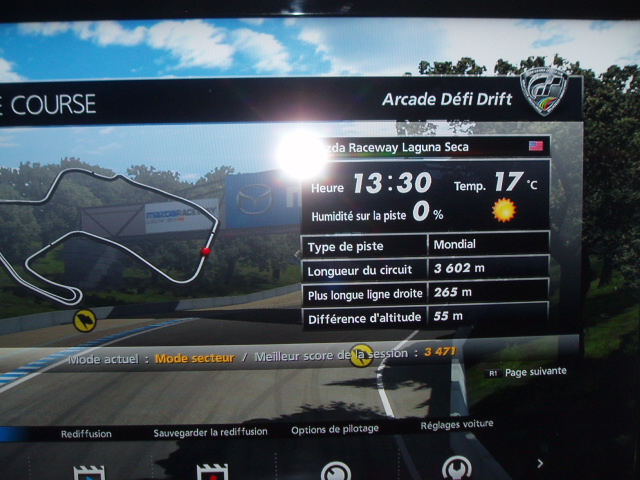Go to Page suivante
This screenshot has width=640, height=480.
(x=535, y=371)
